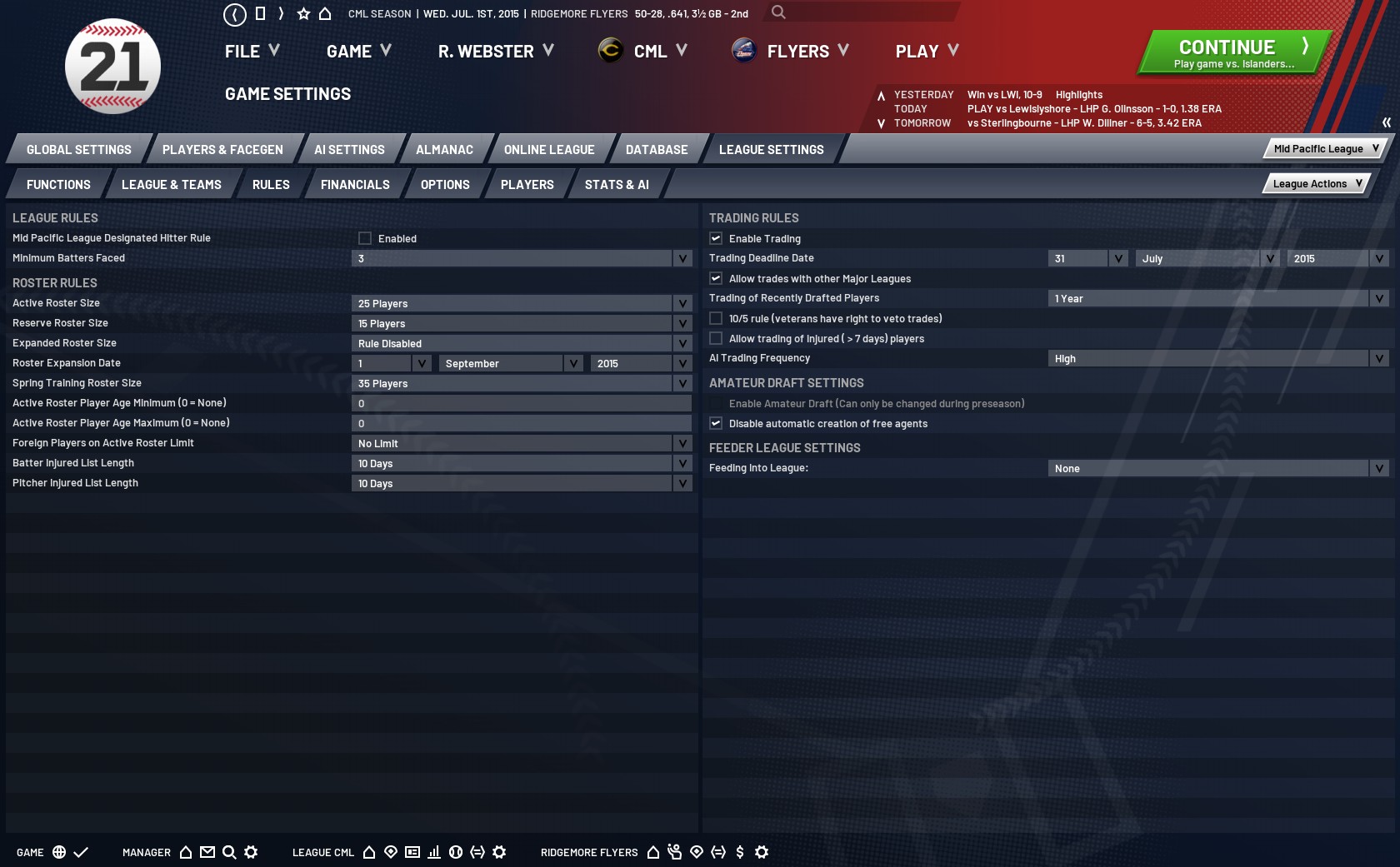Enable the Mid Pacific League Designated Hitter Rule

(365, 238)
